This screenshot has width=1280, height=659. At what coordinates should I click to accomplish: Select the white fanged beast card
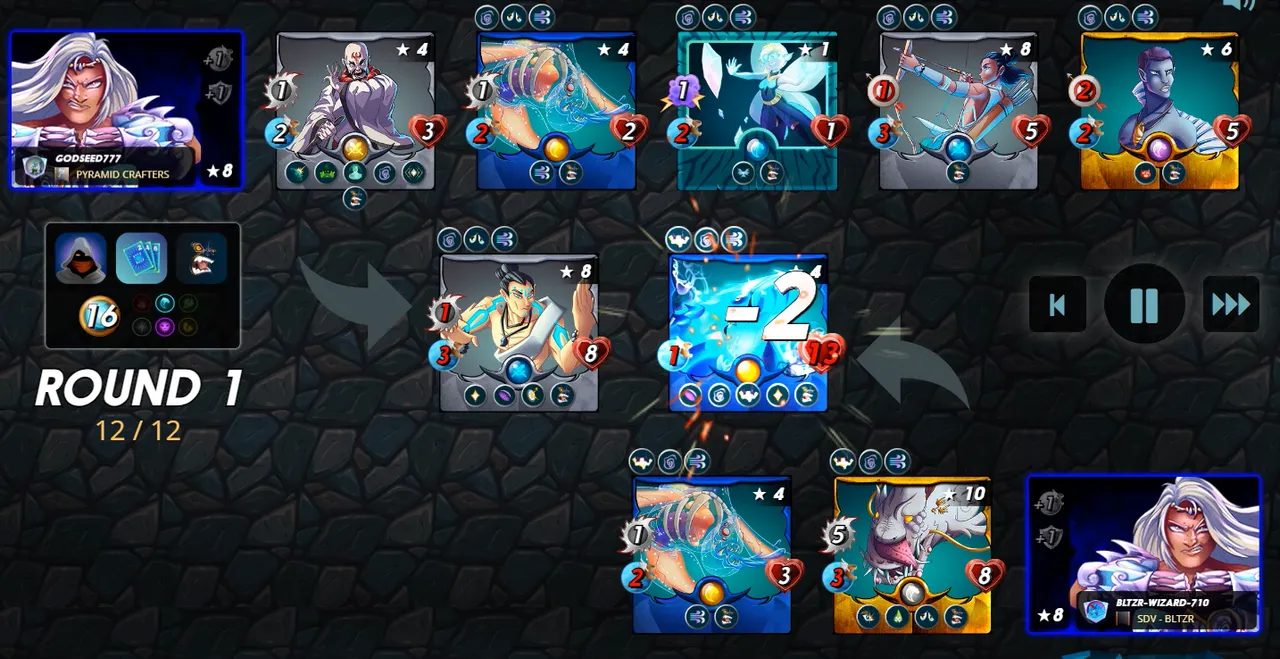(x=912, y=554)
